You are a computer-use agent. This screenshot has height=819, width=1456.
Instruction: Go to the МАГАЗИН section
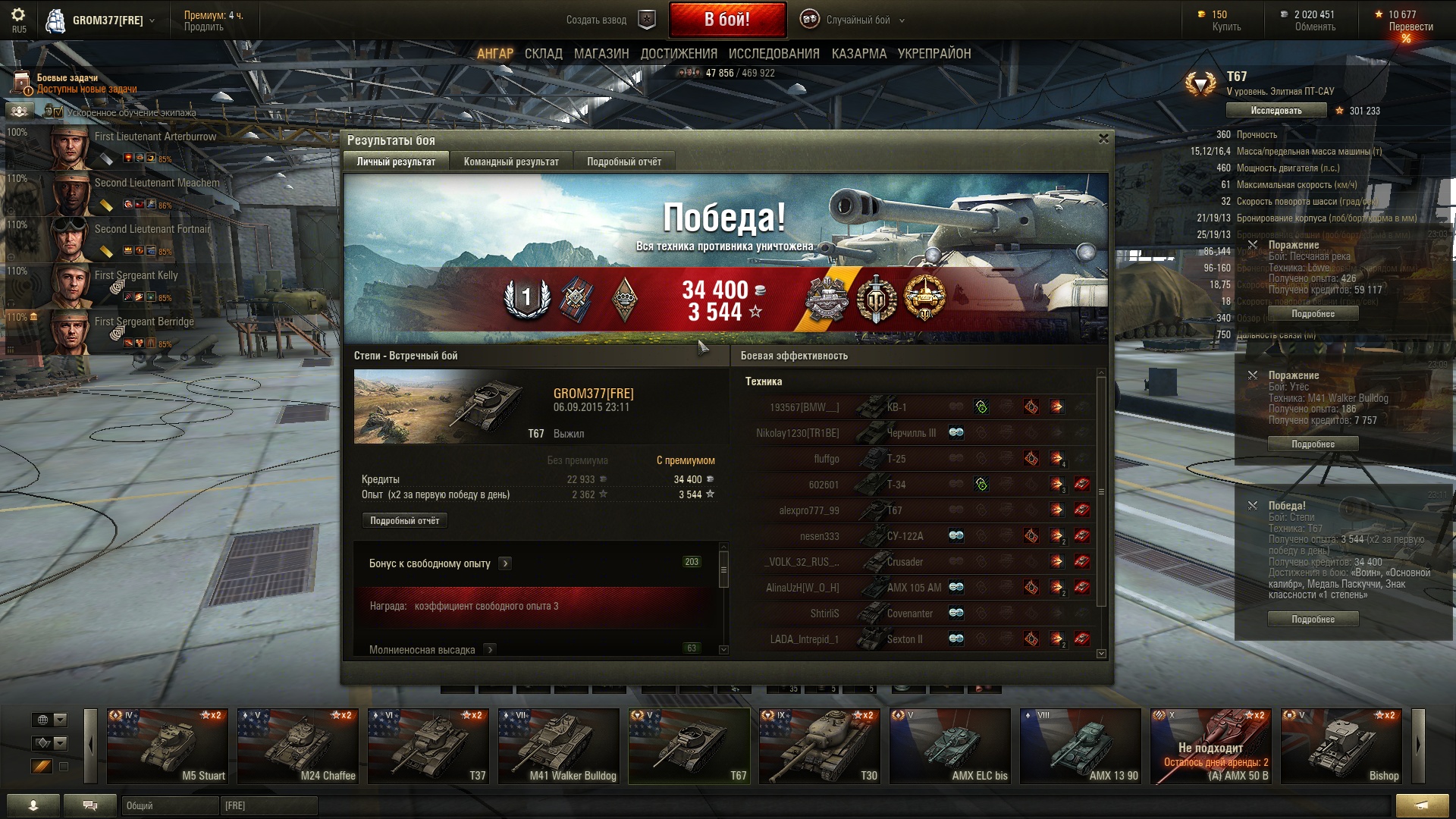point(601,54)
